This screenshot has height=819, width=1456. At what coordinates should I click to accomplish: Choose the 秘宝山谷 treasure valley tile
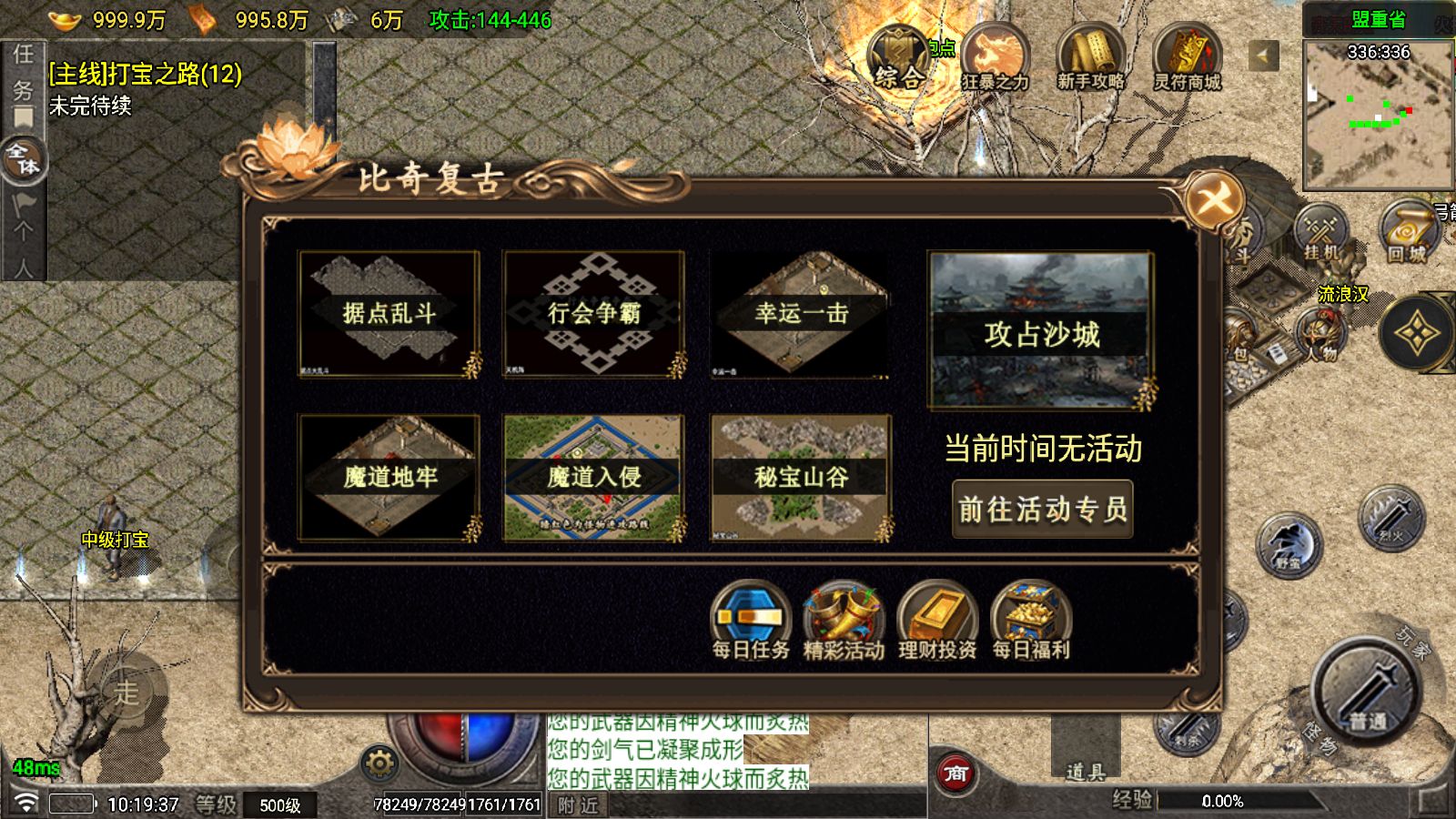point(800,477)
